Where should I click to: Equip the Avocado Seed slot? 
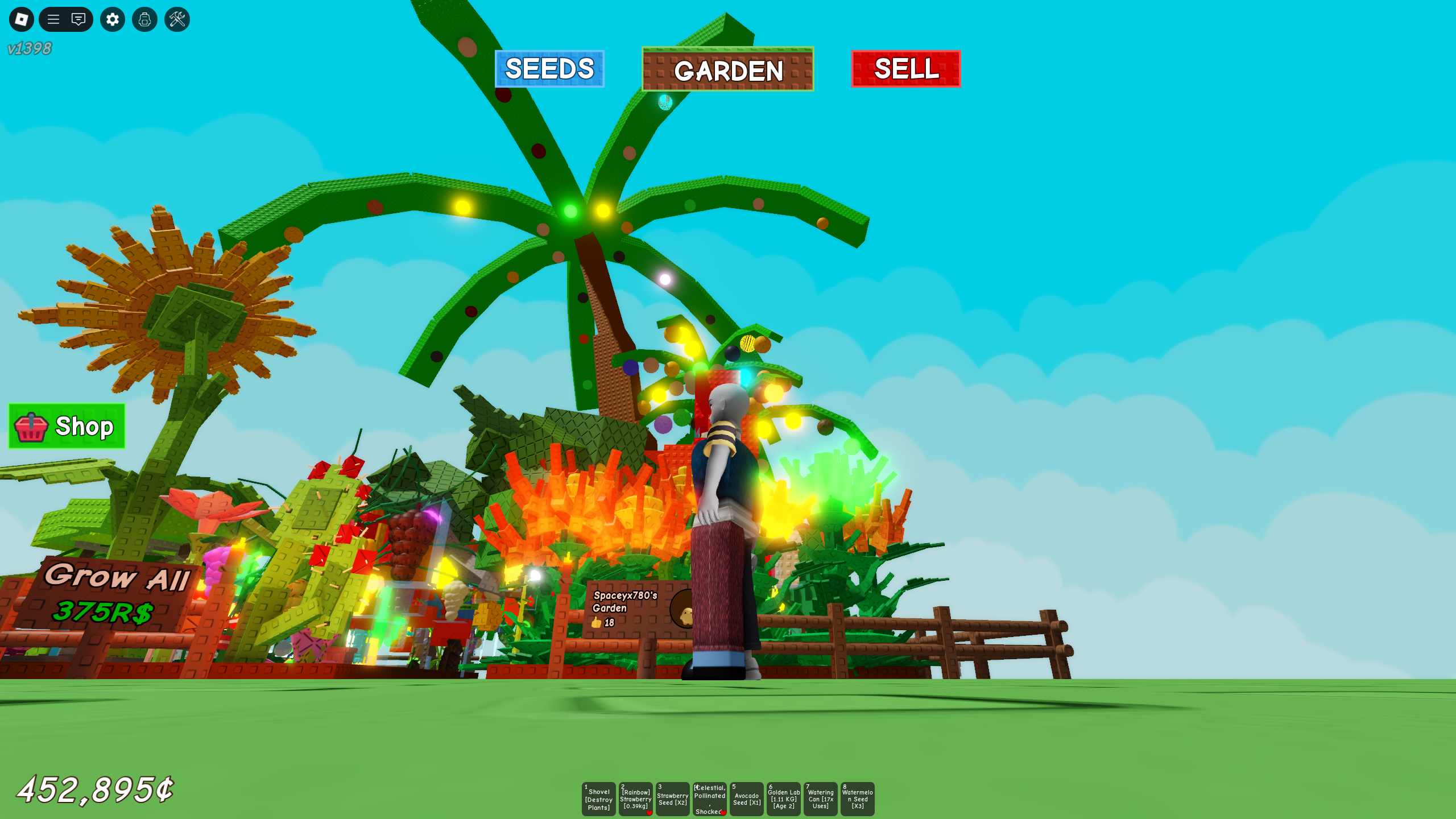click(x=746, y=799)
